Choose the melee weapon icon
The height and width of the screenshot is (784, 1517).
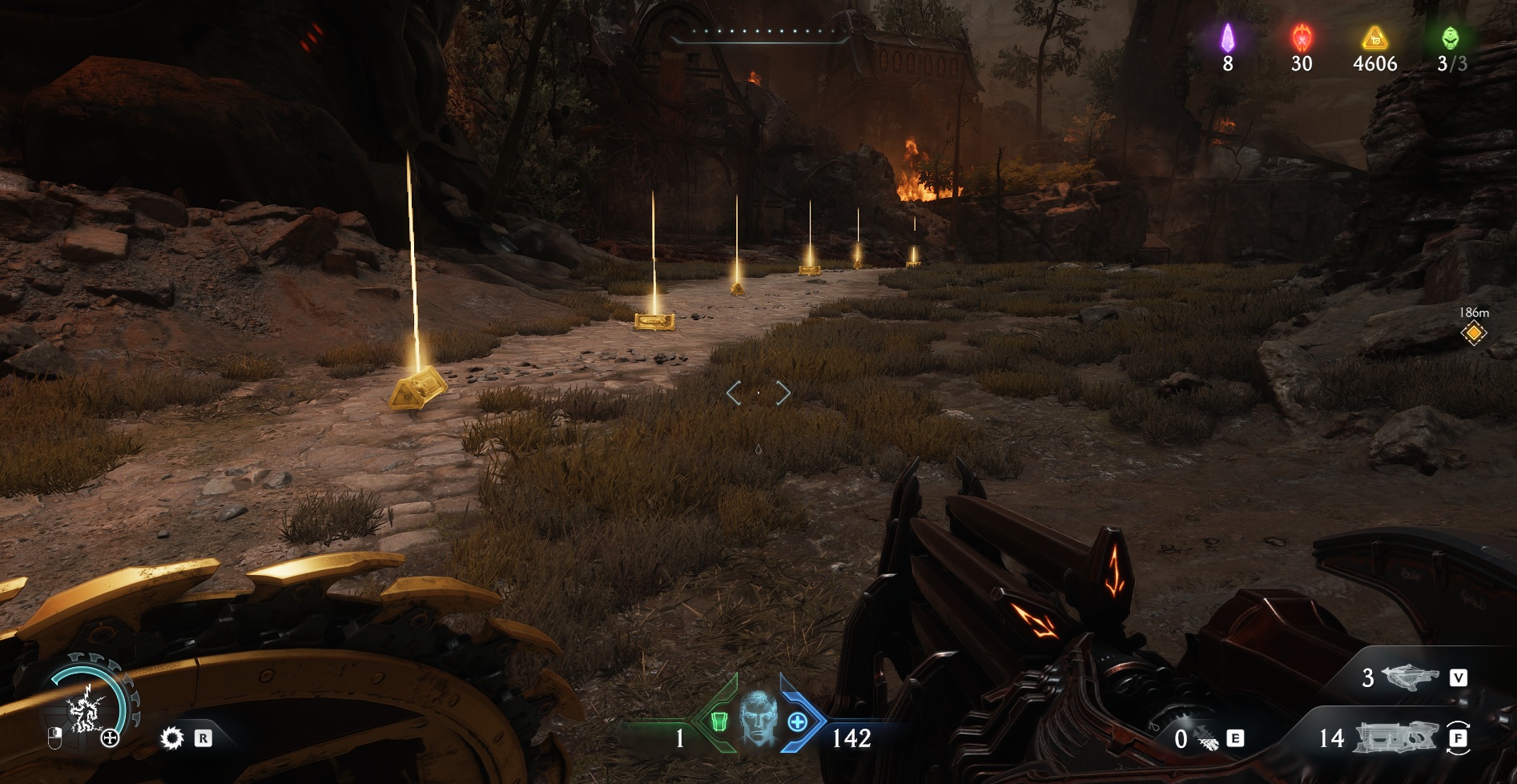pos(1207,740)
